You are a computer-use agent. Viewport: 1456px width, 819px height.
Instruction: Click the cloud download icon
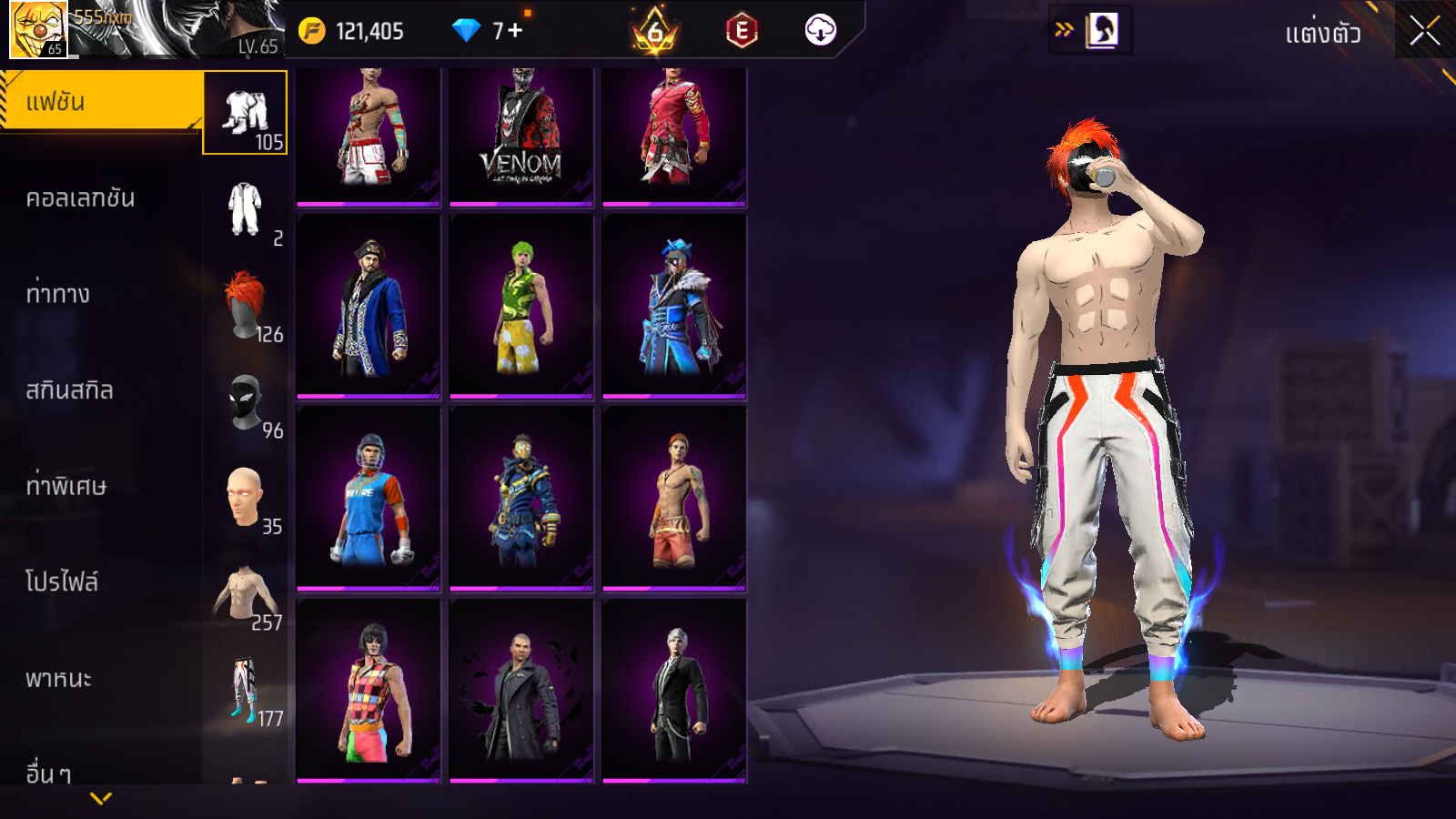click(820, 31)
